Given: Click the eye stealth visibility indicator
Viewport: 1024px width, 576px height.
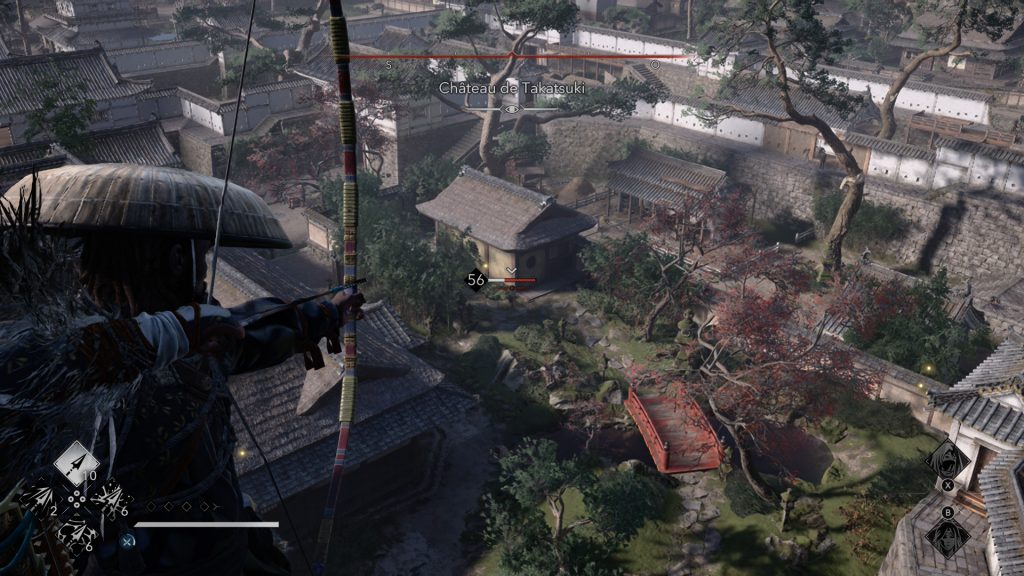Looking at the screenshot, I should coord(512,108).
